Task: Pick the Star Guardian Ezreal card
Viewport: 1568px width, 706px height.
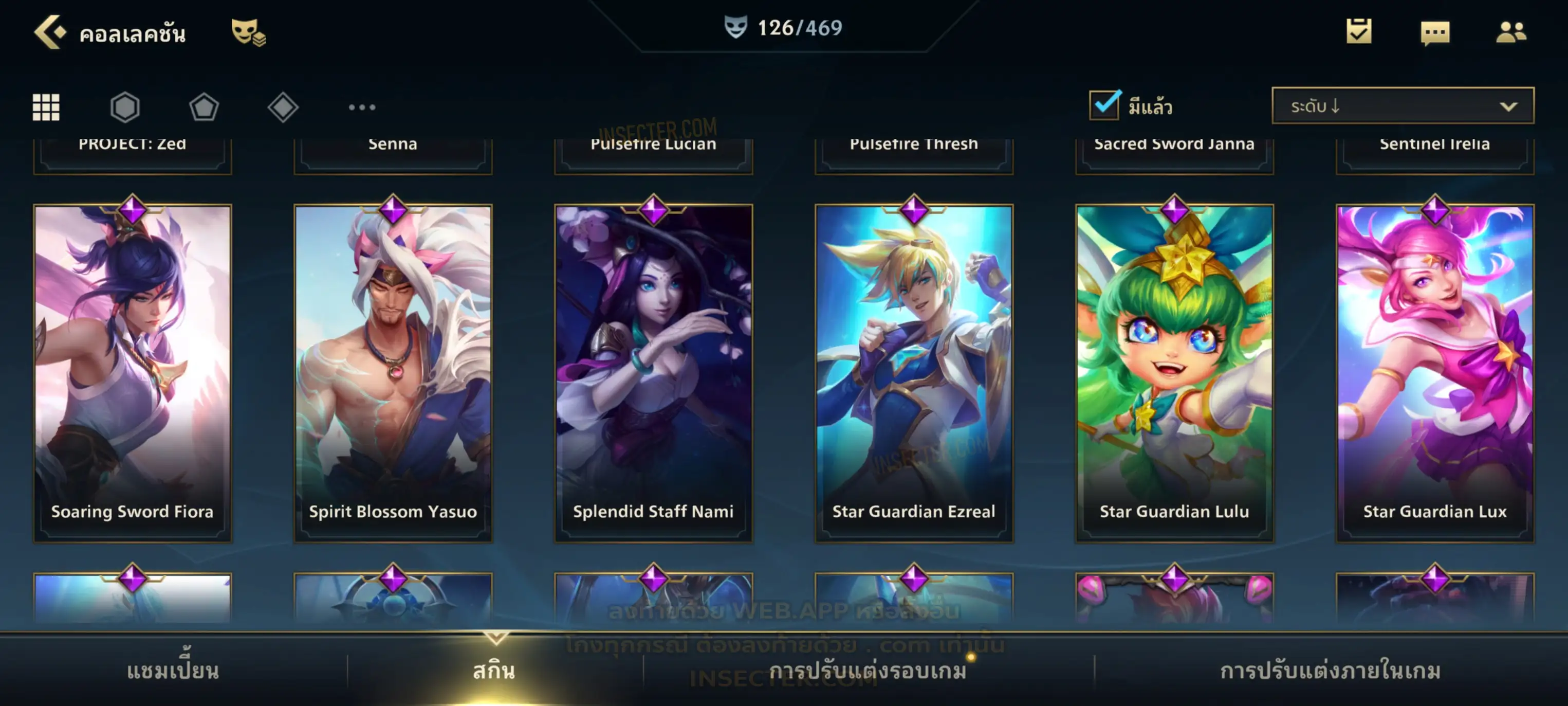Action: click(x=914, y=372)
